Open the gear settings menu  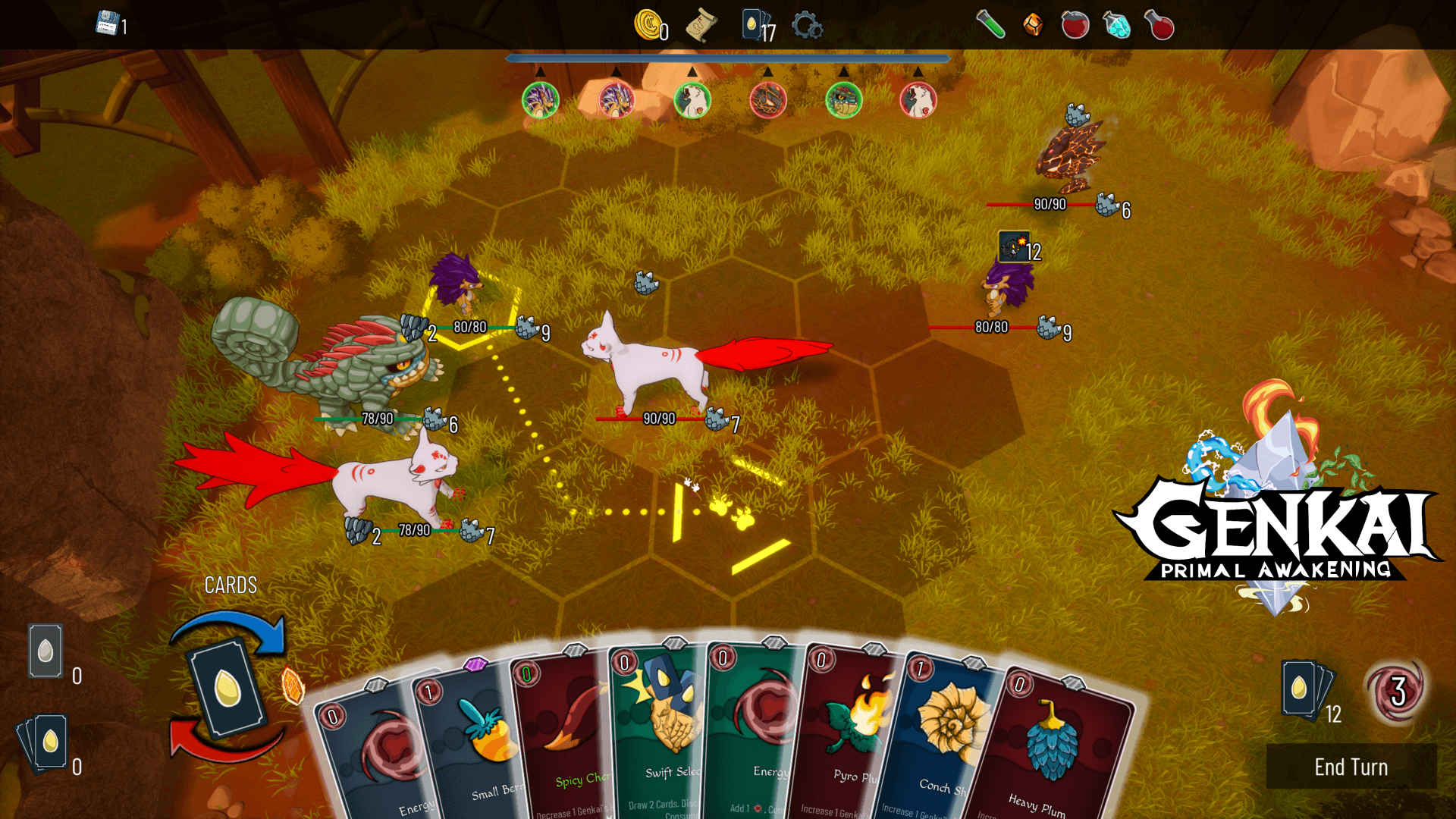(x=807, y=27)
